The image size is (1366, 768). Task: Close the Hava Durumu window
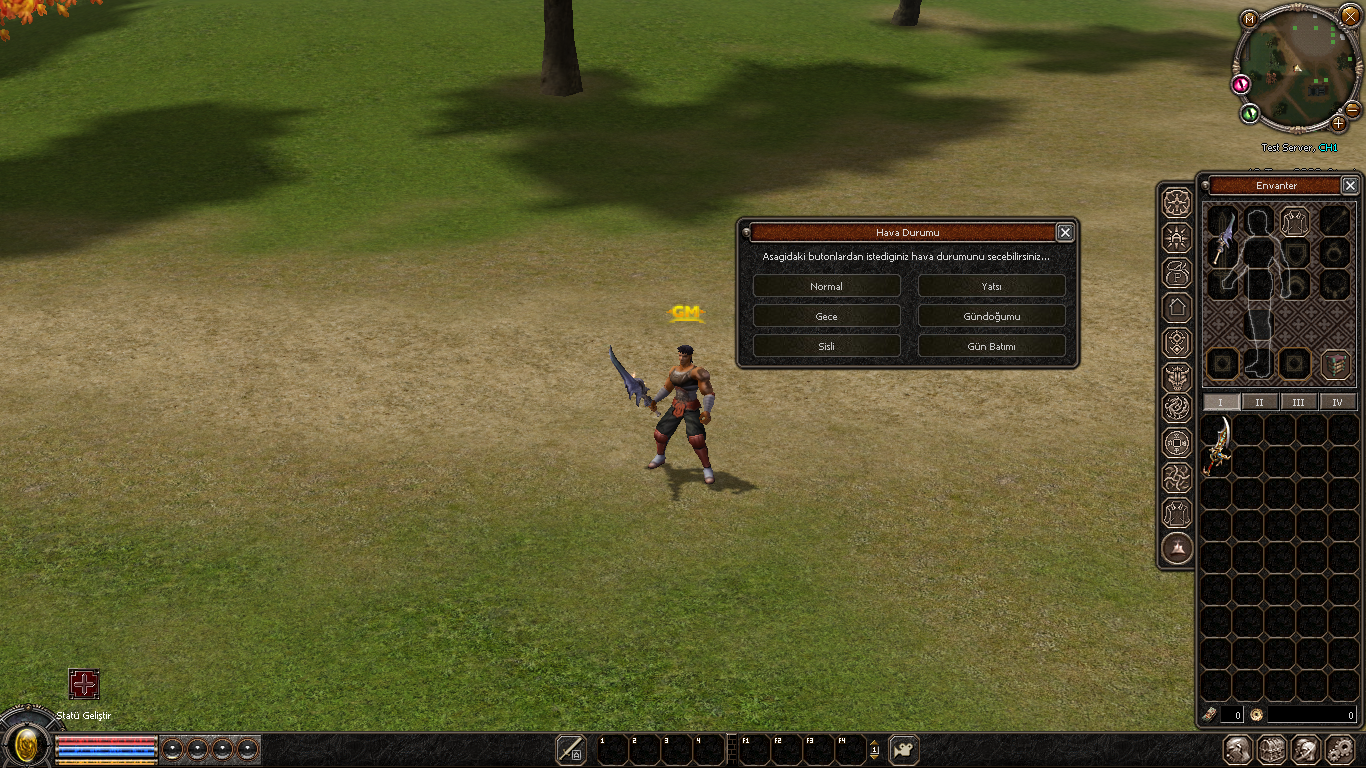click(1065, 232)
